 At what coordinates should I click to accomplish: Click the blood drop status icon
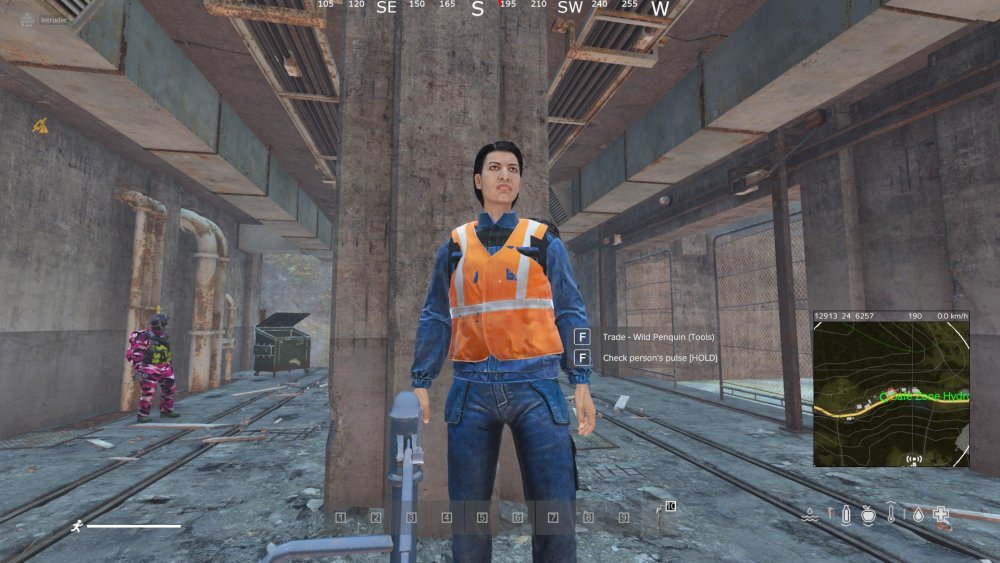[917, 515]
